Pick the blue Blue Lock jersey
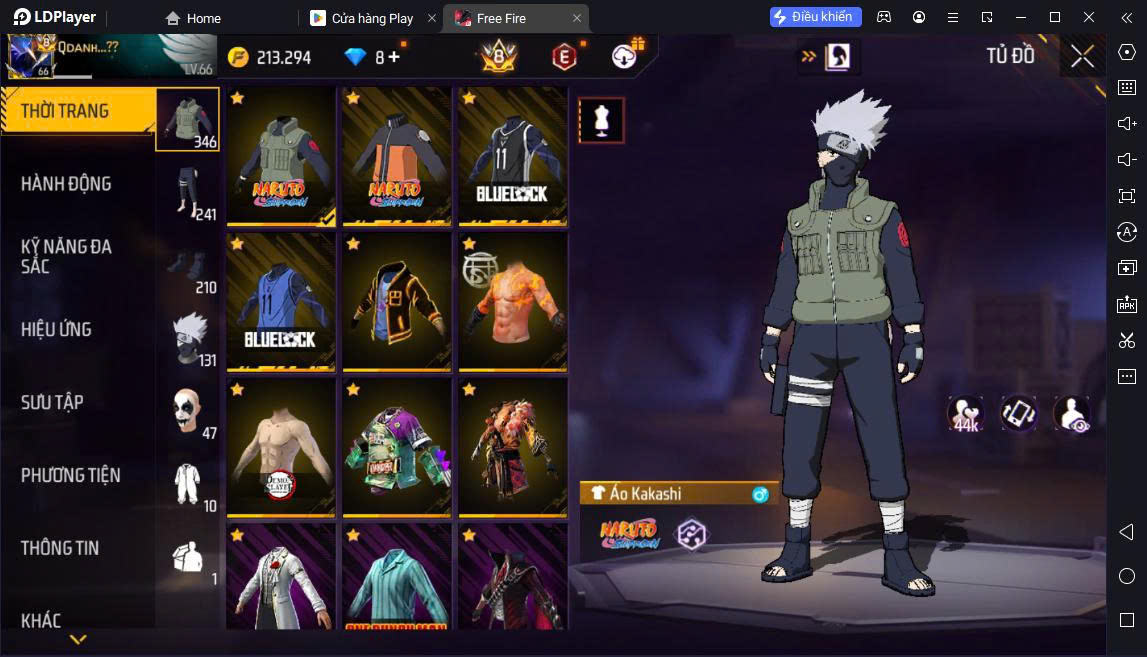The width and height of the screenshot is (1147, 657). pos(281,302)
